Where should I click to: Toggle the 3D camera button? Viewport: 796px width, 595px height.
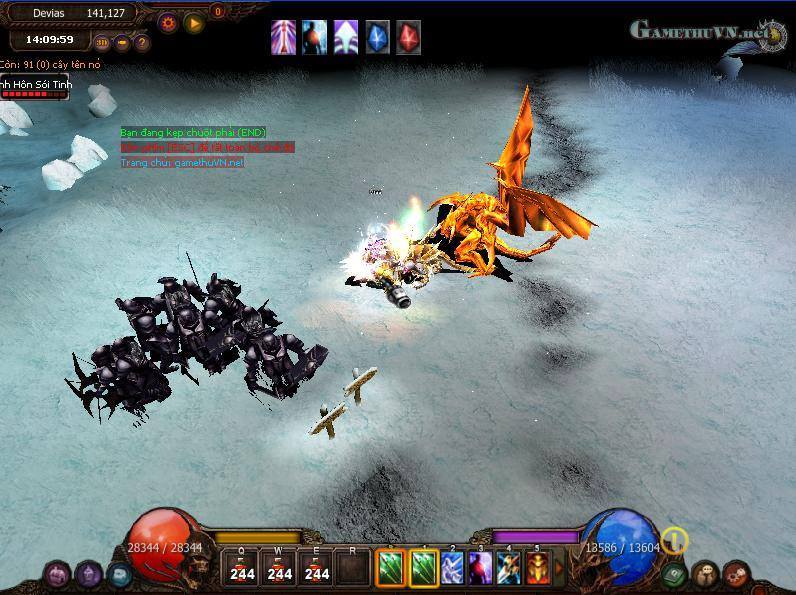coord(101,43)
